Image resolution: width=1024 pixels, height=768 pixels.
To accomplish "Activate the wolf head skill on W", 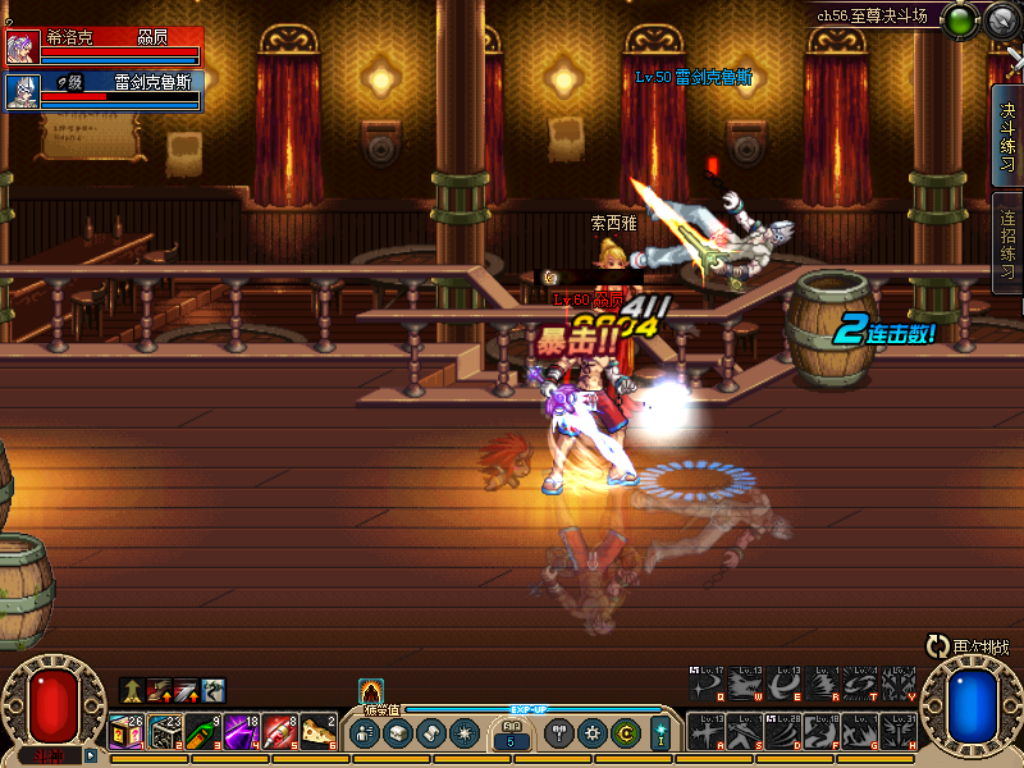I will coord(744,684).
